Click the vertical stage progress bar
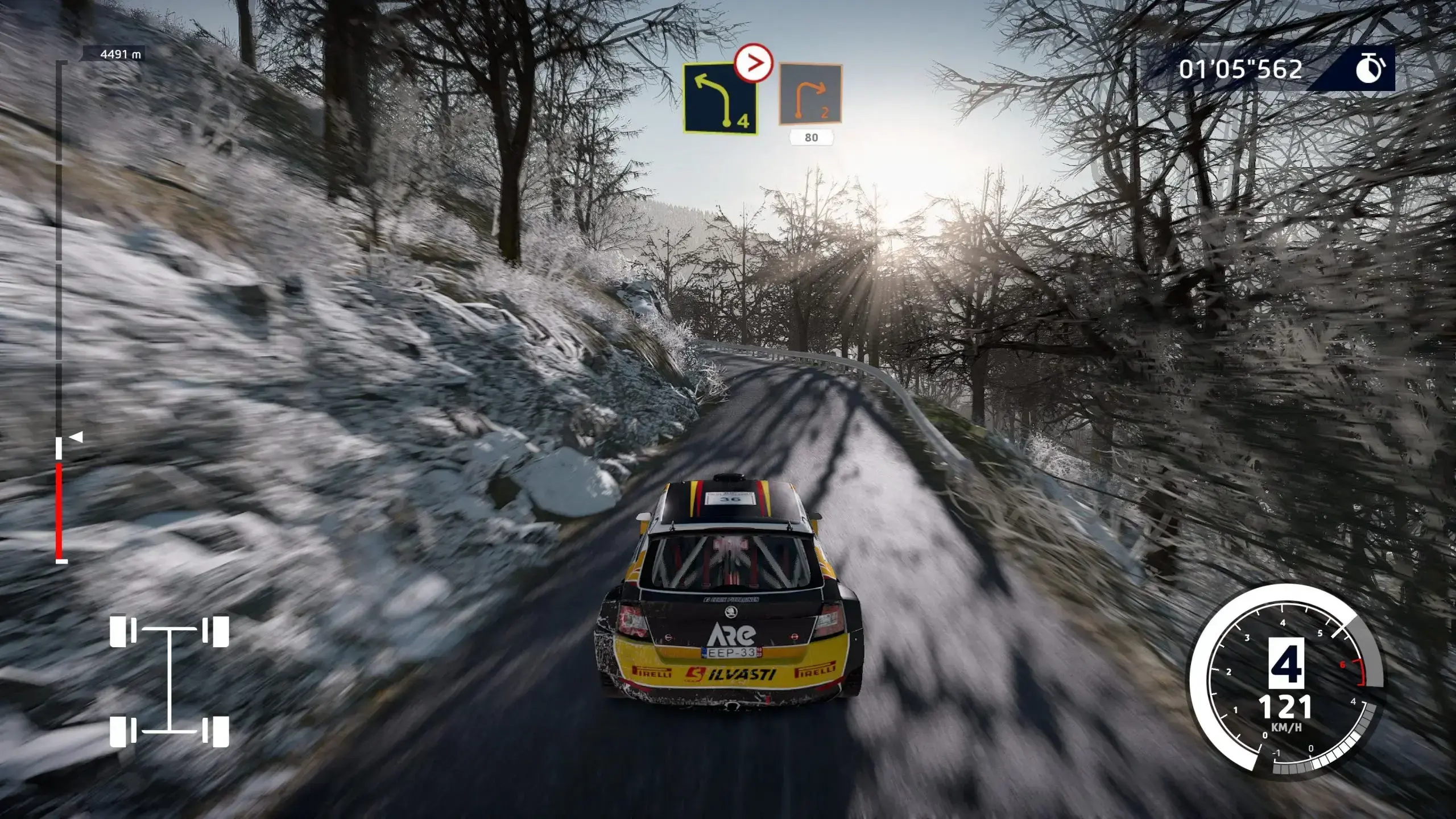 (59, 313)
